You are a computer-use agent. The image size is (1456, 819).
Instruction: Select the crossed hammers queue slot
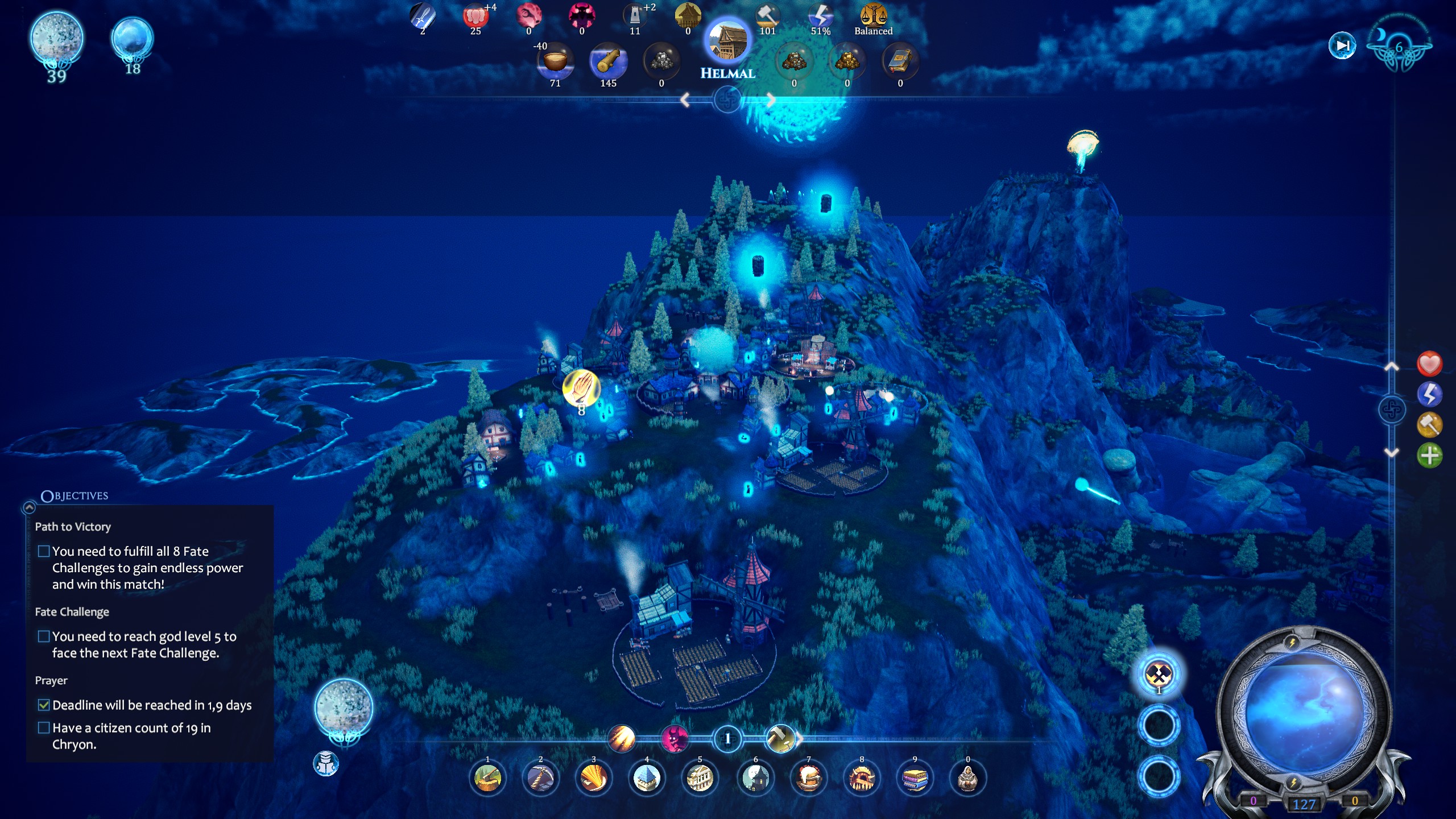coord(1159,675)
